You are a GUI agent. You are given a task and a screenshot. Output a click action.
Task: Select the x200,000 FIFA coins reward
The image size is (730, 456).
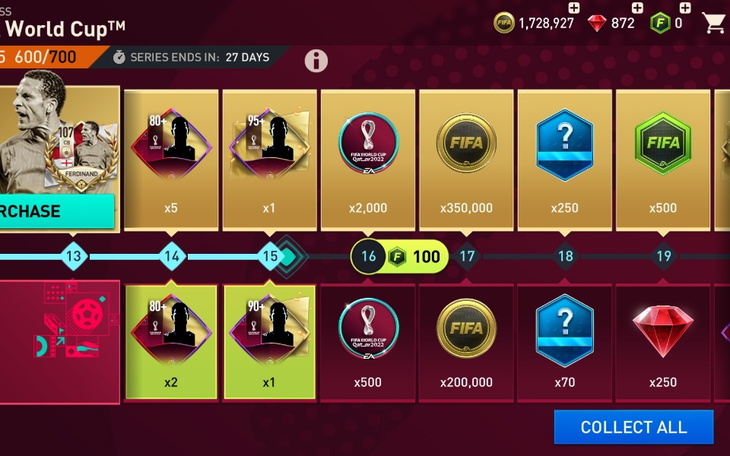point(466,341)
